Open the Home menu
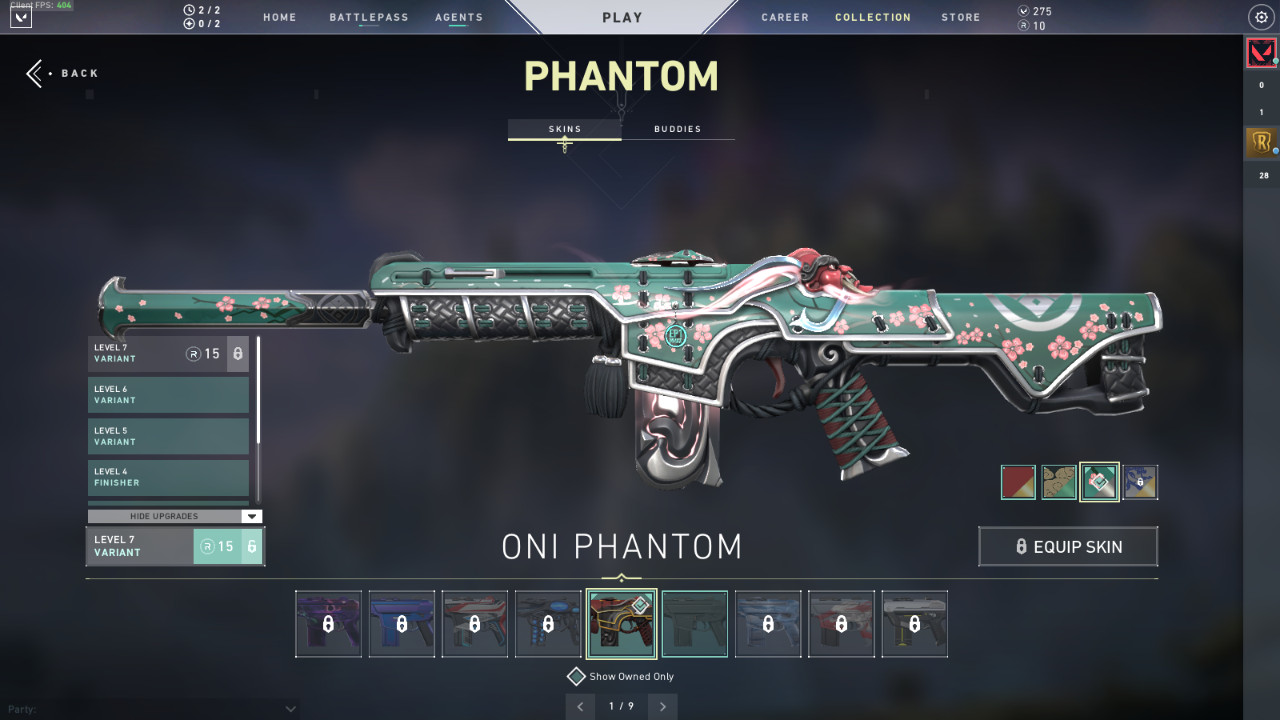 [x=280, y=17]
